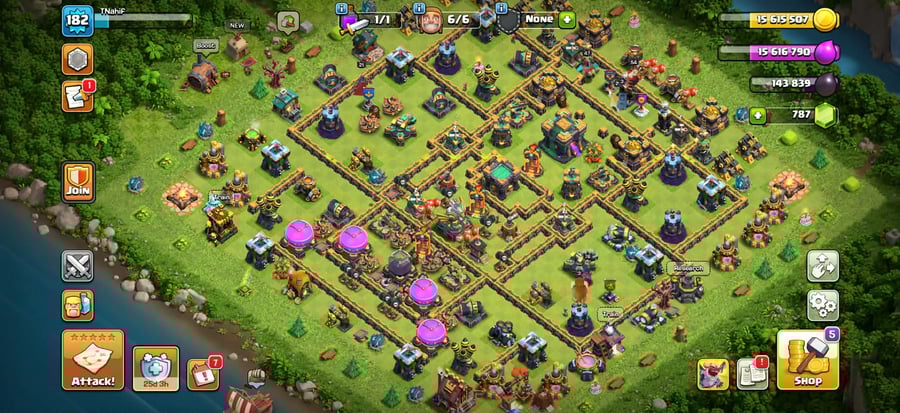
Task: Add gems with the green plus button
Action: click(758, 116)
